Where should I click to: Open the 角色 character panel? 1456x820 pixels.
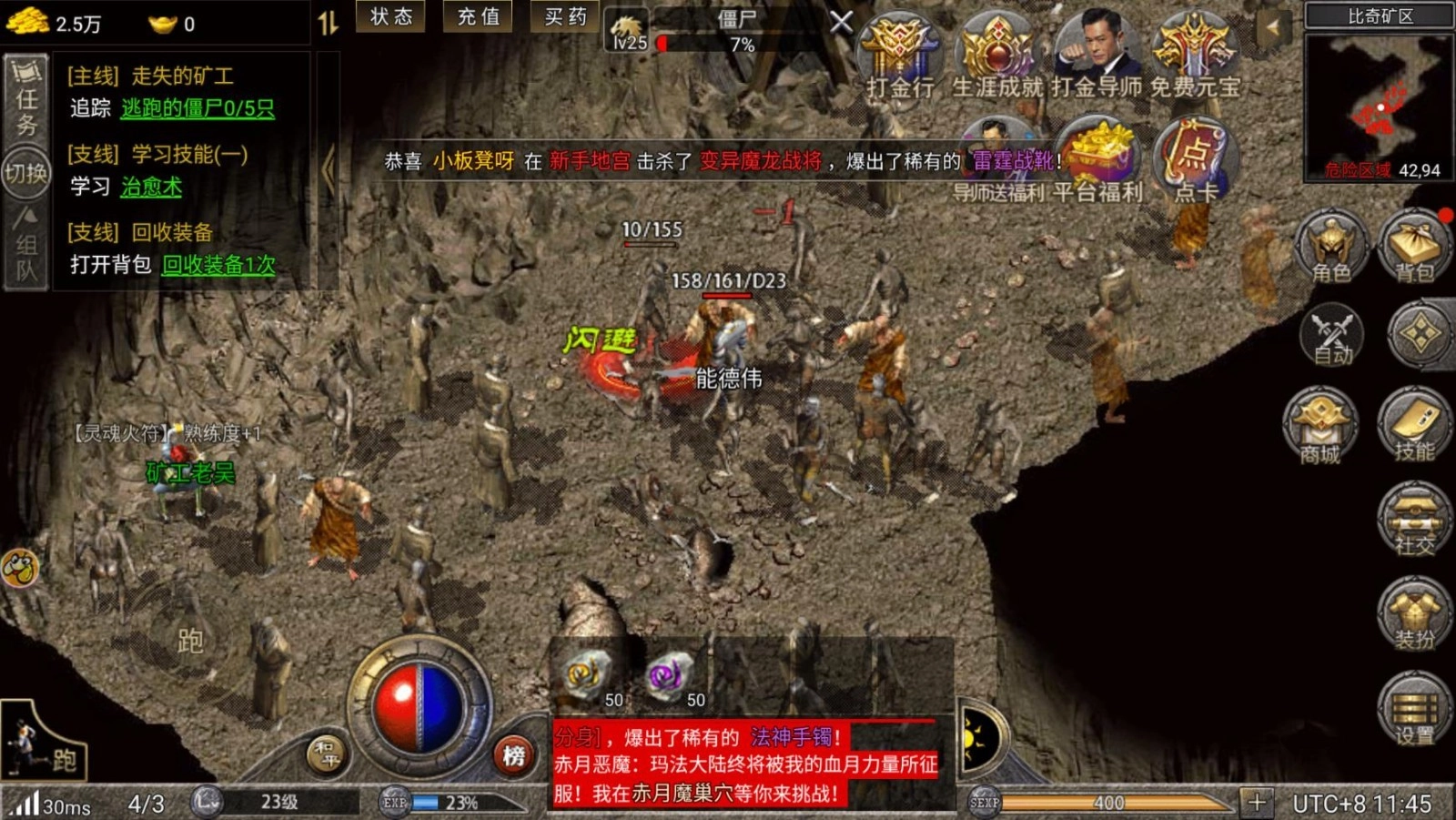click(1330, 248)
